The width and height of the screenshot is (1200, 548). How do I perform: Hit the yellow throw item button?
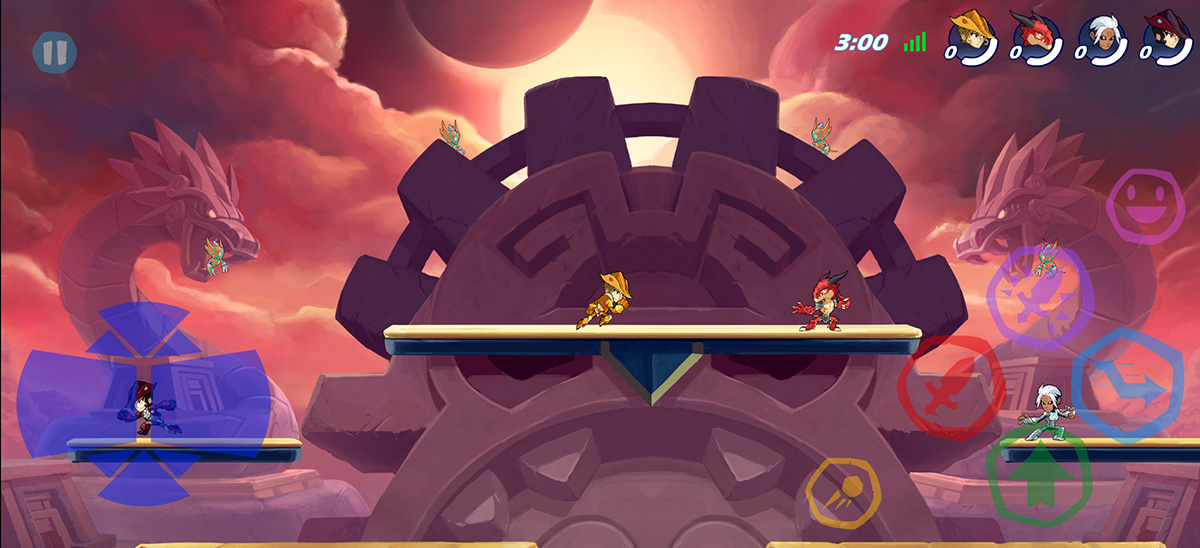842,492
